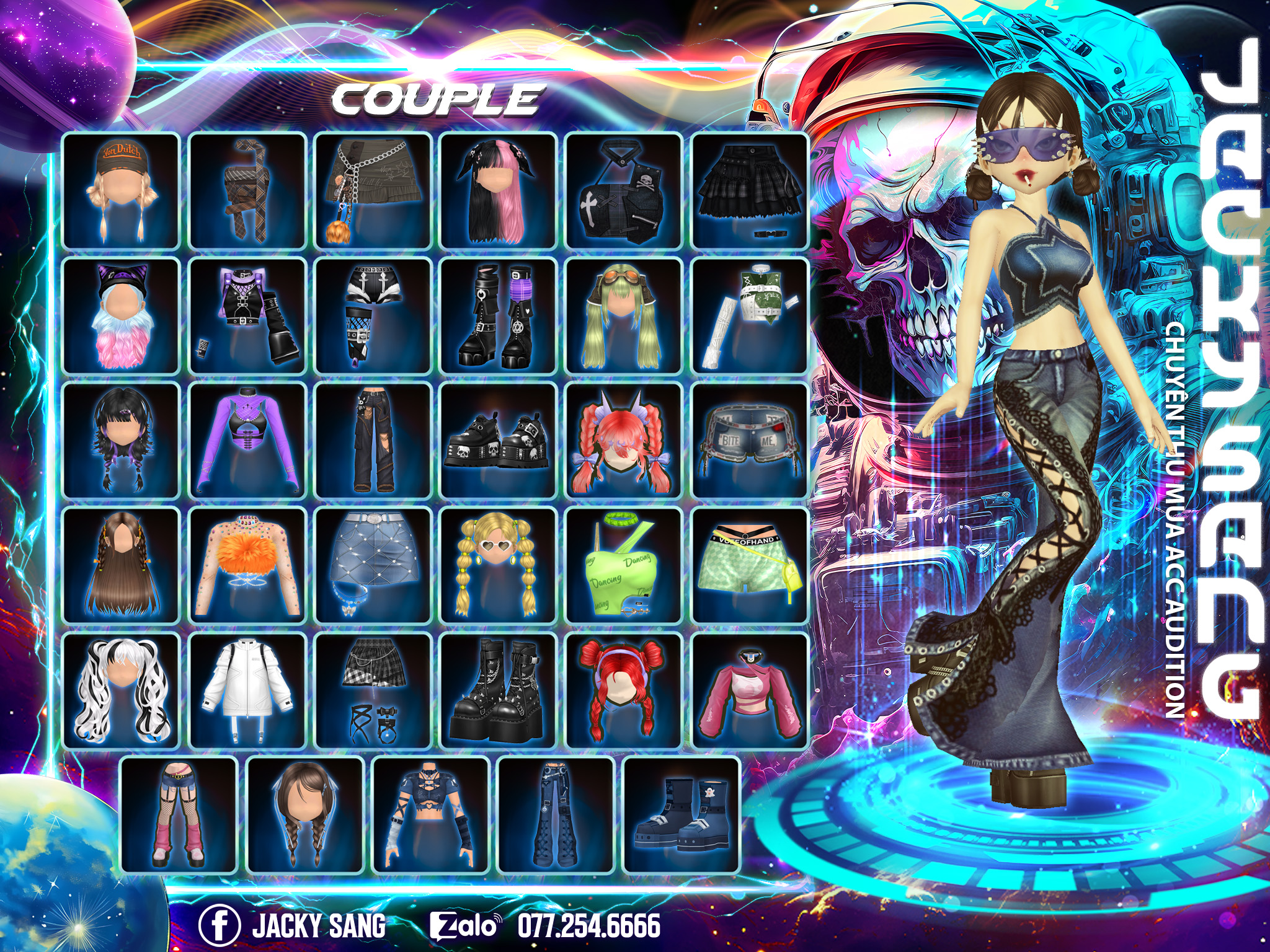
Task: Select the red hair with horns and bows
Action: click(623, 441)
